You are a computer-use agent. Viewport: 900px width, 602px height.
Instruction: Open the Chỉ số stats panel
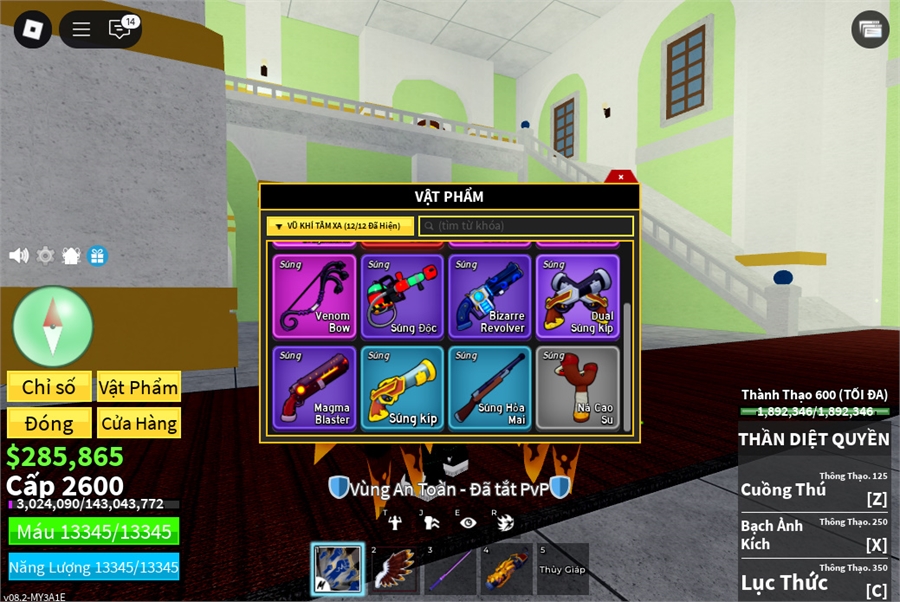point(49,387)
